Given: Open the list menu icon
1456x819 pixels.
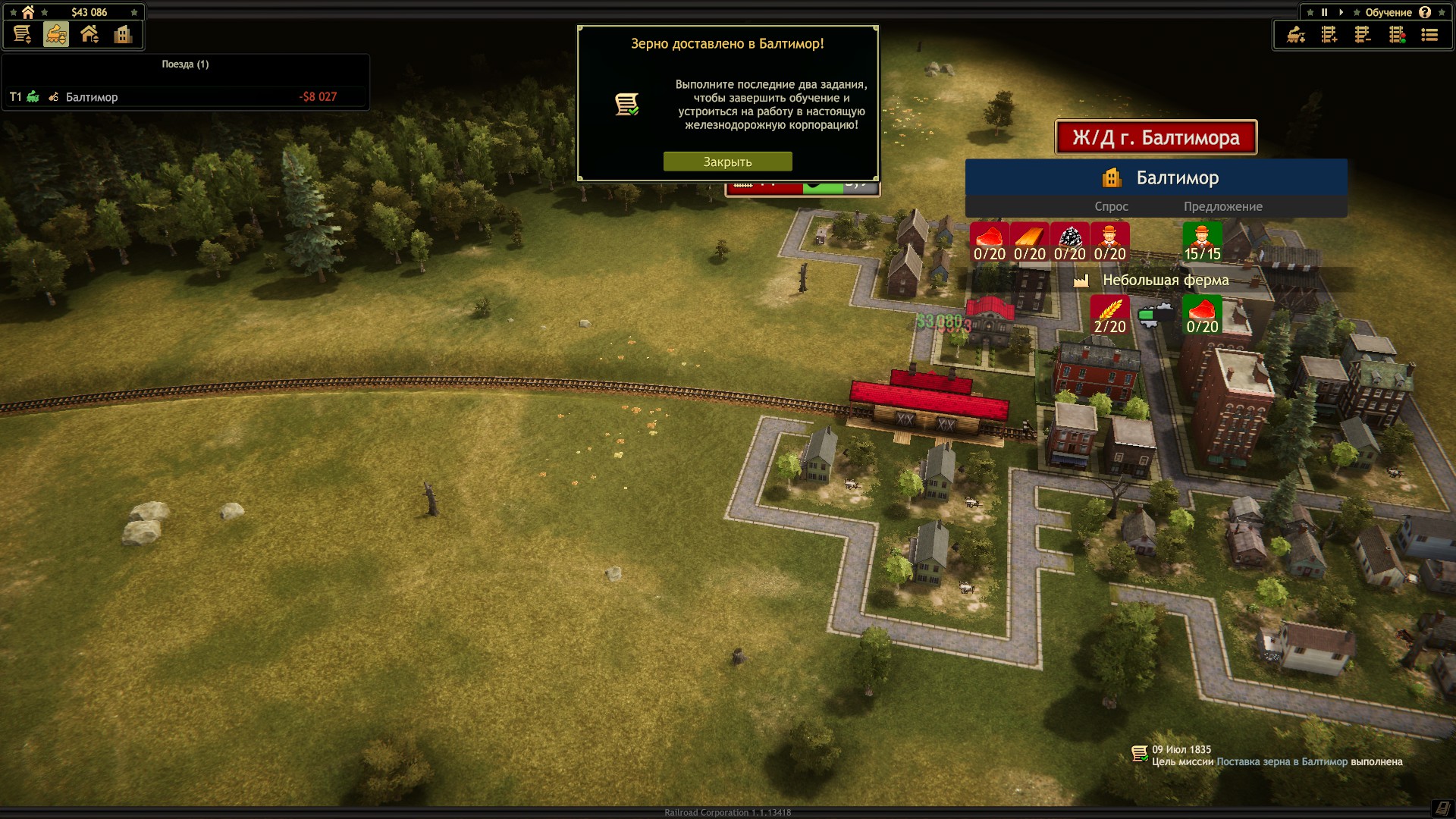Looking at the screenshot, I should 1429,35.
